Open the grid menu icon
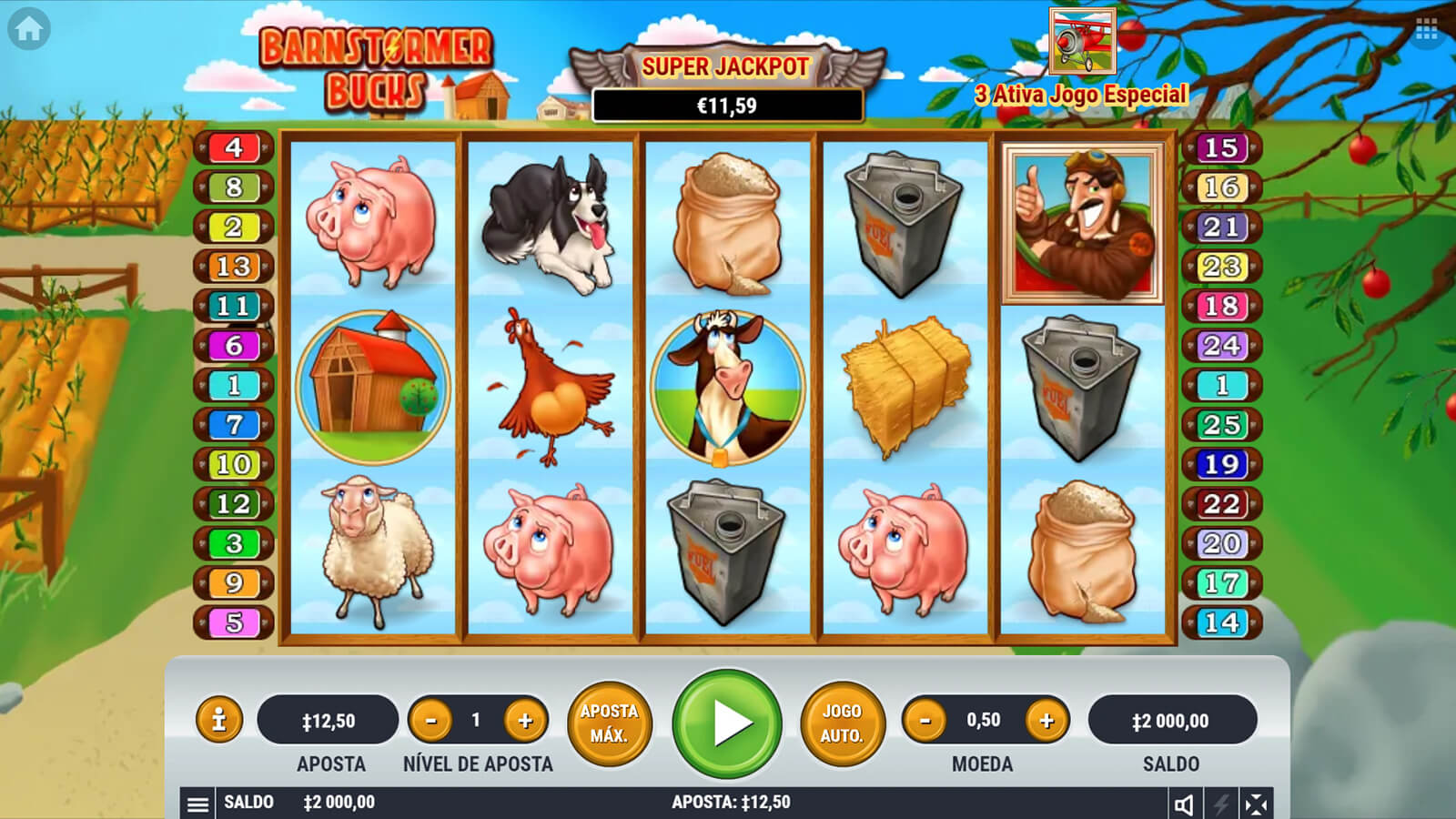The width and height of the screenshot is (1456, 819). 1426,31
